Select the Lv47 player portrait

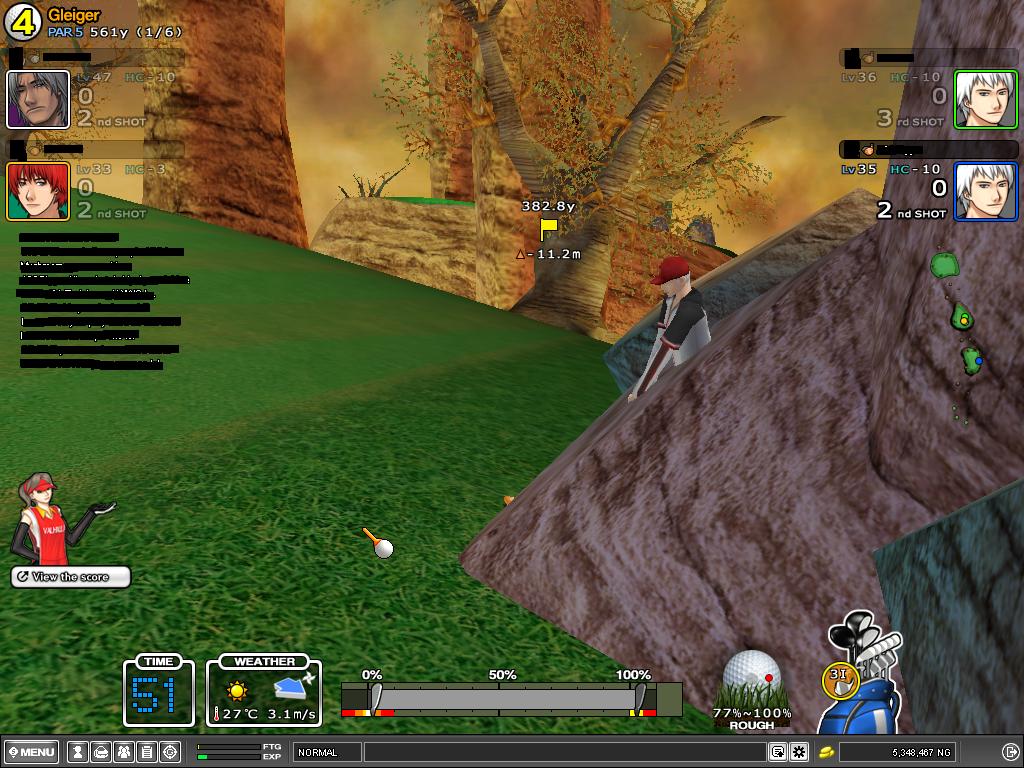(x=38, y=99)
